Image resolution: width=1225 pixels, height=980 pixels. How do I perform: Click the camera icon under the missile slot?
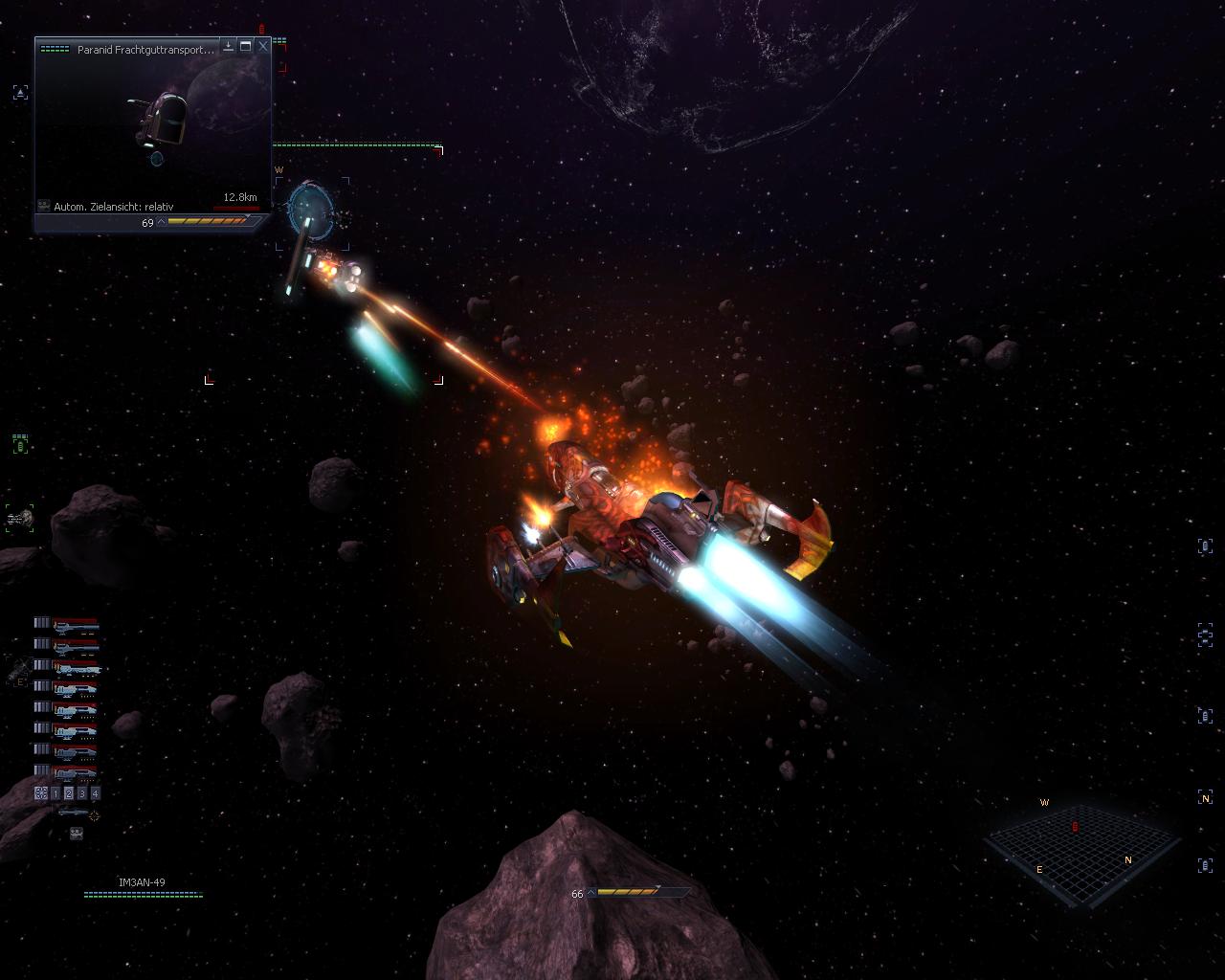point(76,834)
